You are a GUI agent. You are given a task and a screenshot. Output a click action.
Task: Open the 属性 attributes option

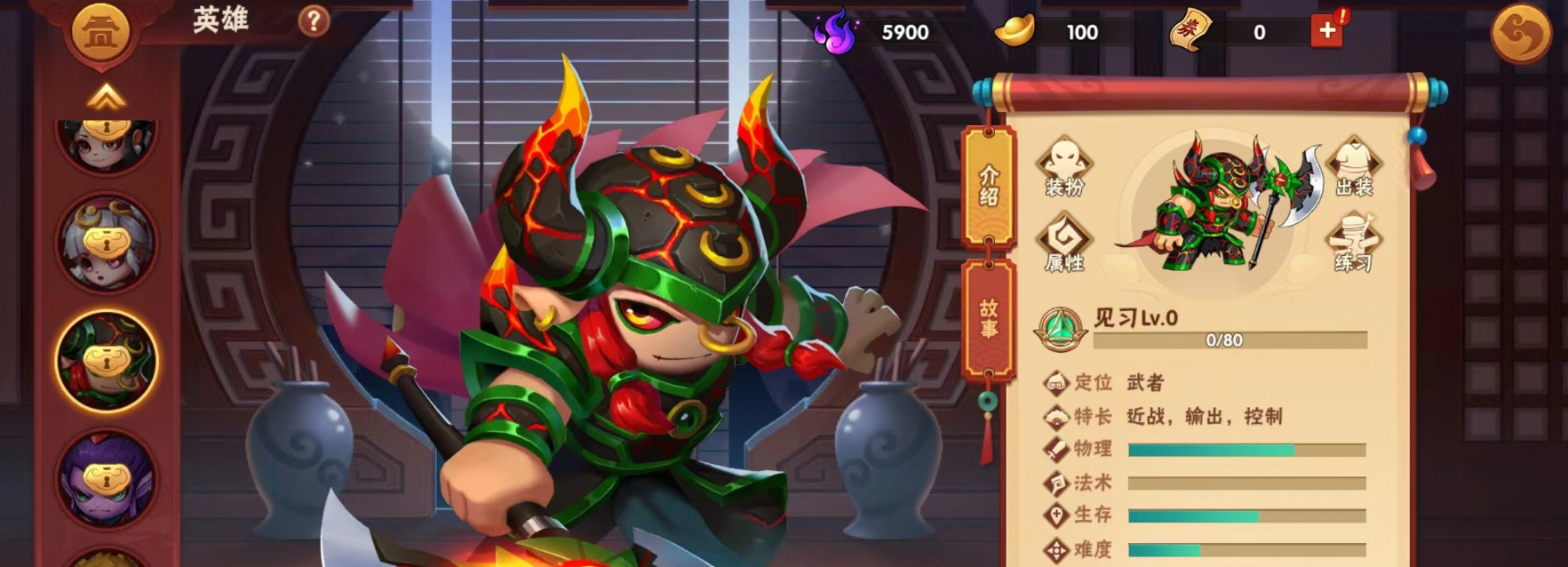1064,243
